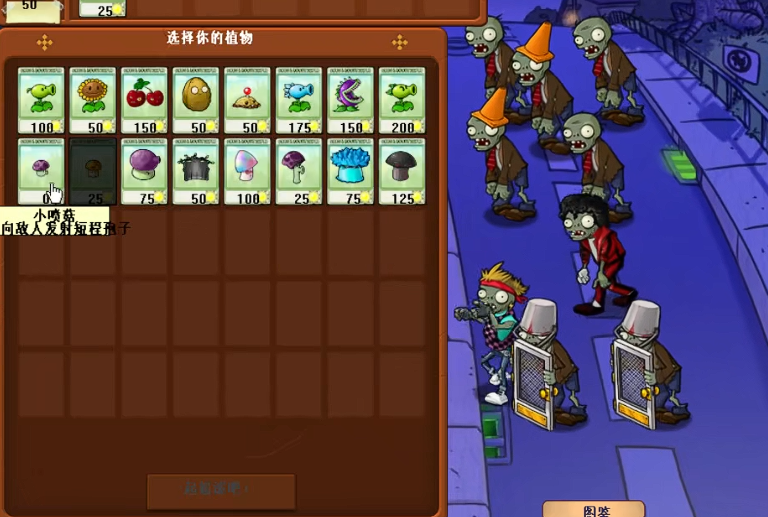Image resolution: width=768 pixels, height=517 pixels.
Task: Choose the Cherry Bomb seed packet
Action: (x=144, y=100)
